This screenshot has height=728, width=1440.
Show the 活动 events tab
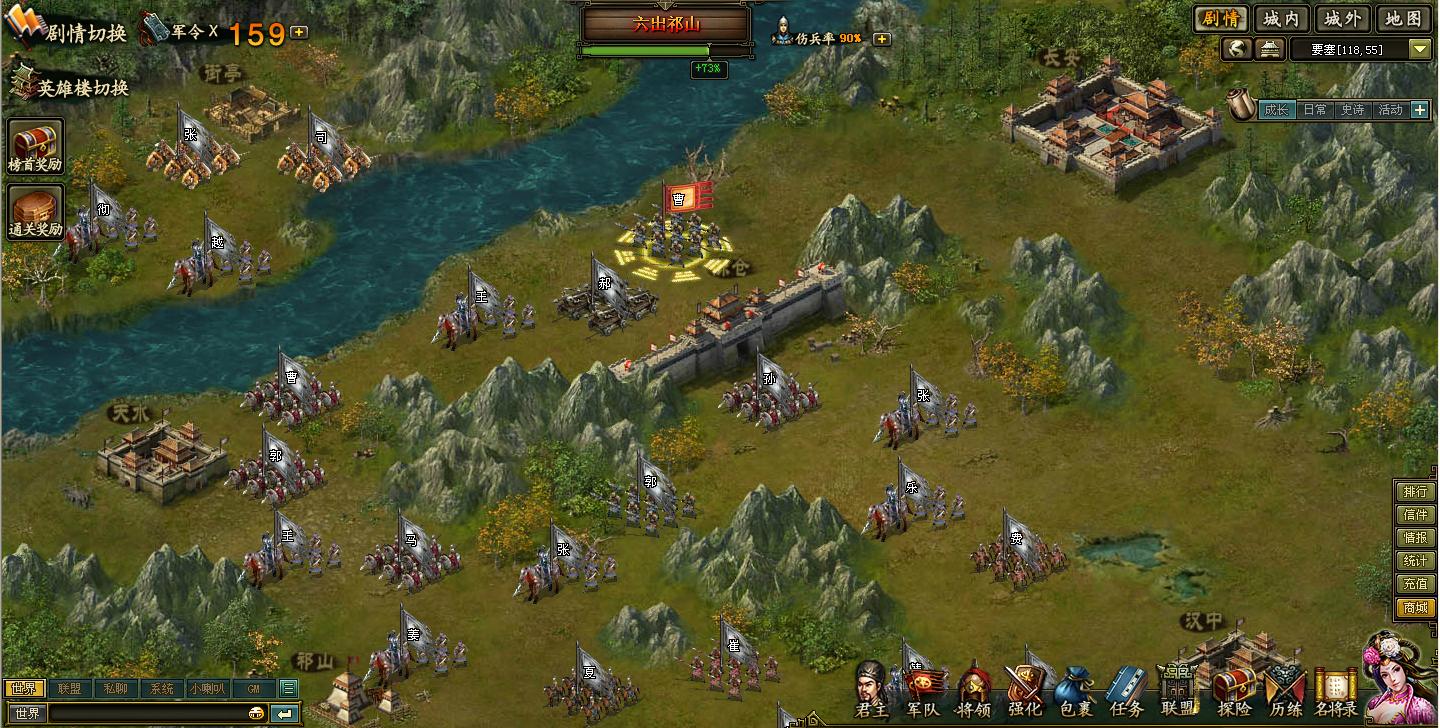[x=1389, y=110]
